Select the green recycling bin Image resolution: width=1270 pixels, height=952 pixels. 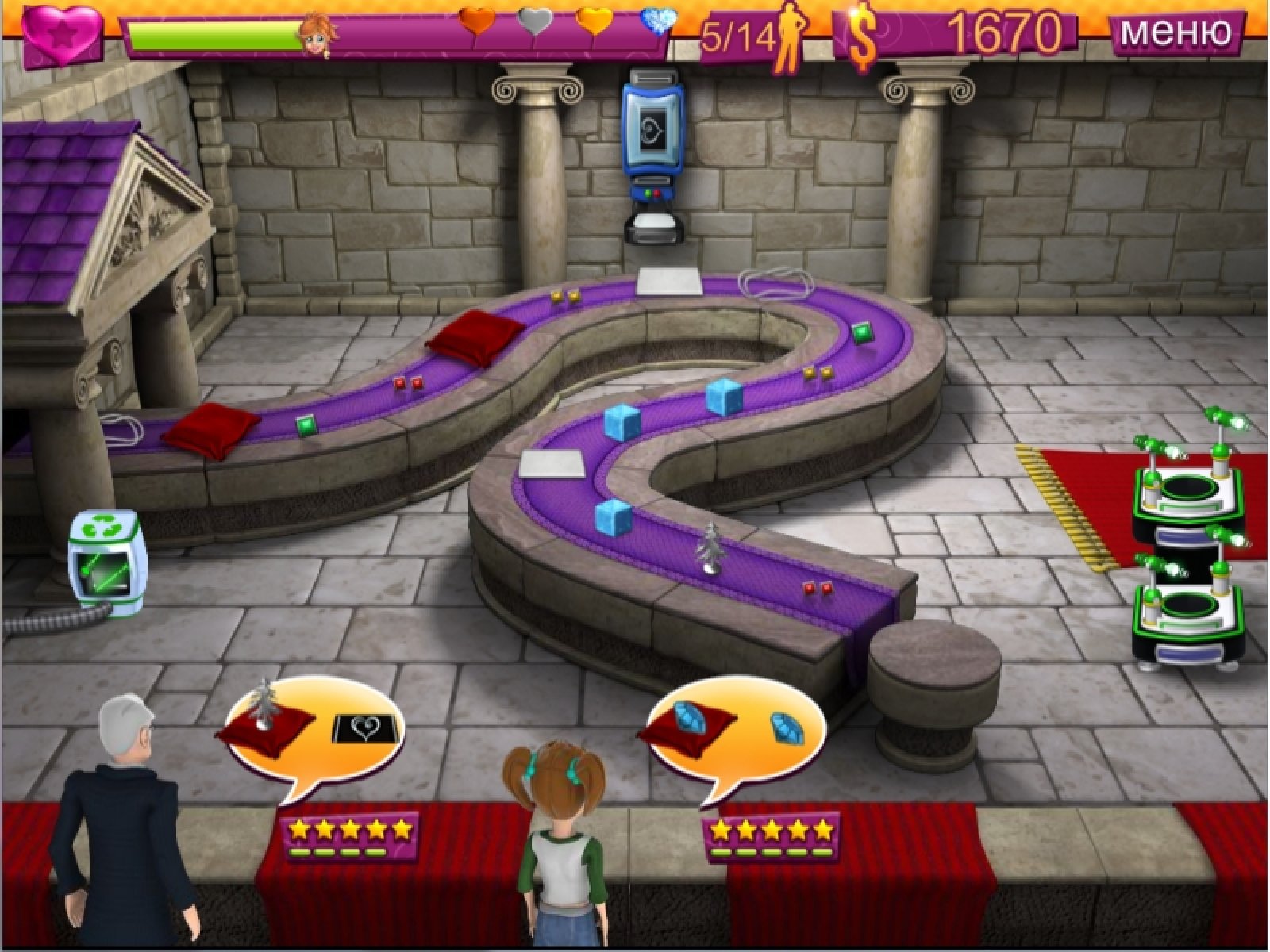click(x=106, y=561)
